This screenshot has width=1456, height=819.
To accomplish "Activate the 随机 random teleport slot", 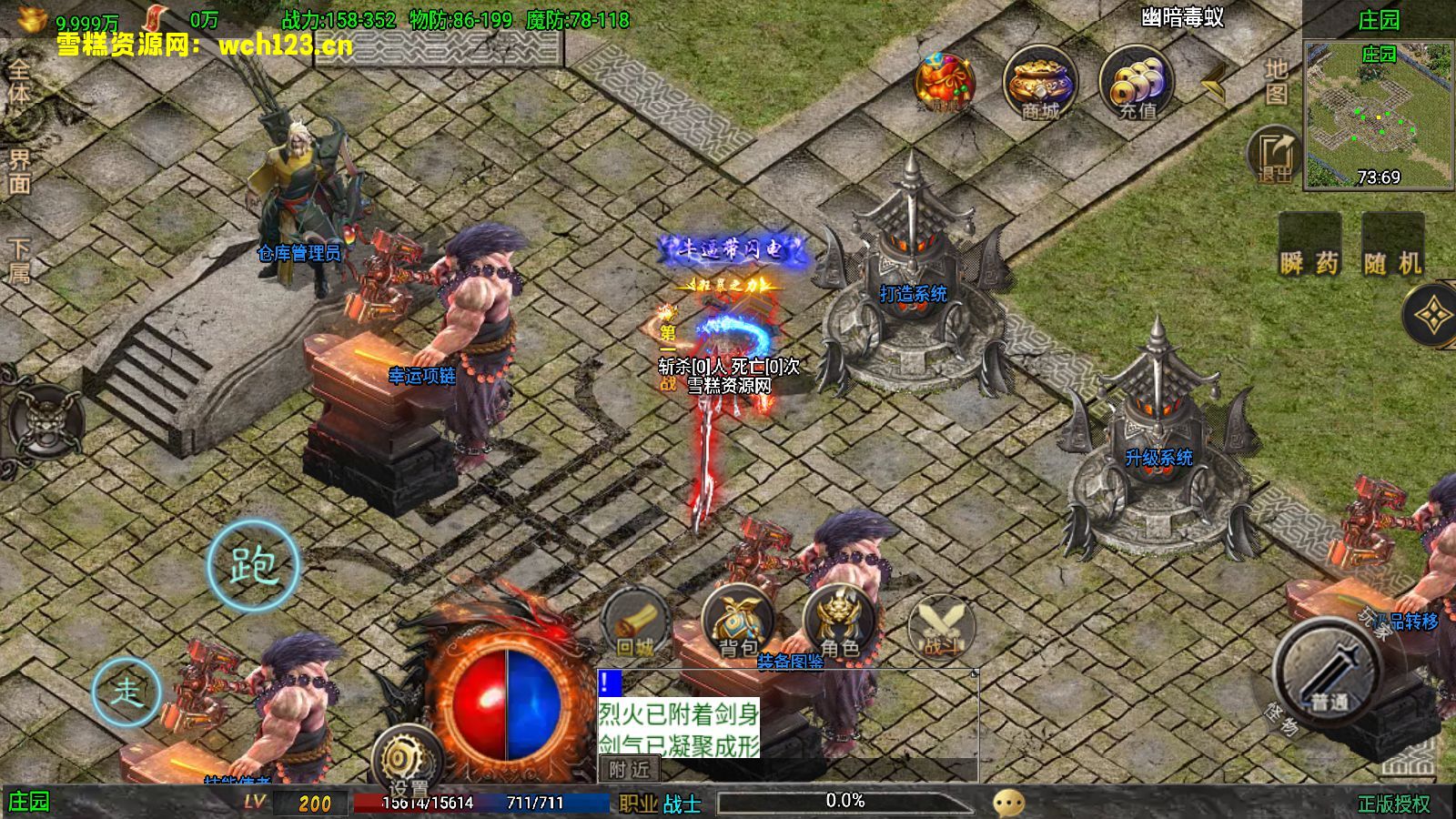I will [1392, 246].
